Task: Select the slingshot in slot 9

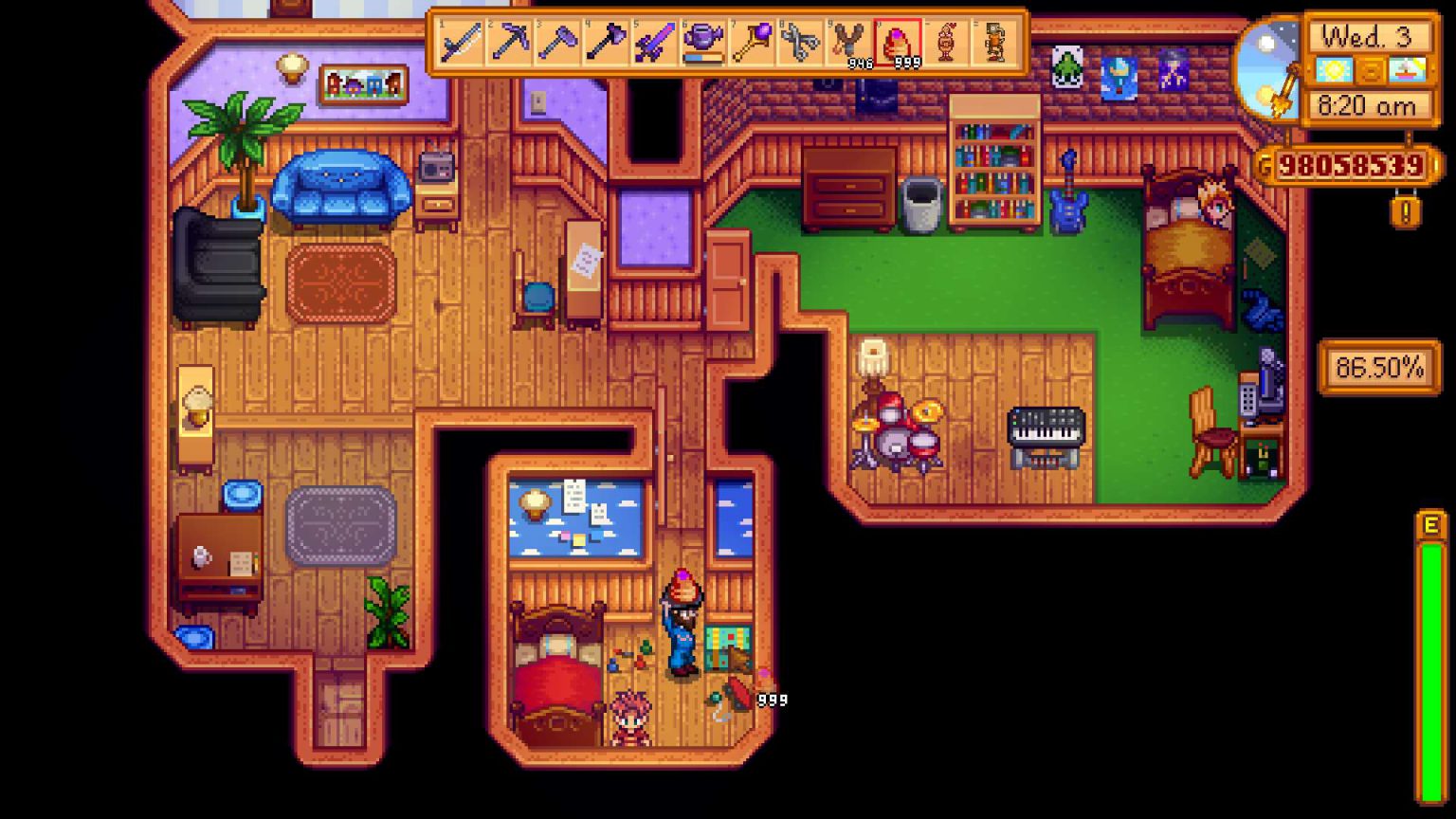Action: click(850, 42)
